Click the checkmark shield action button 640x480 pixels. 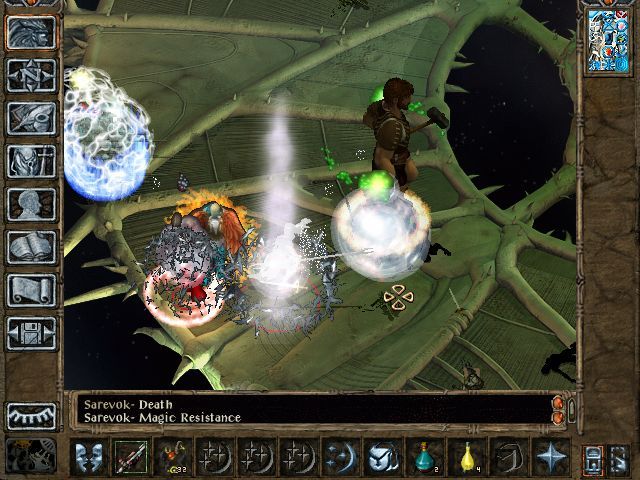[382, 457]
